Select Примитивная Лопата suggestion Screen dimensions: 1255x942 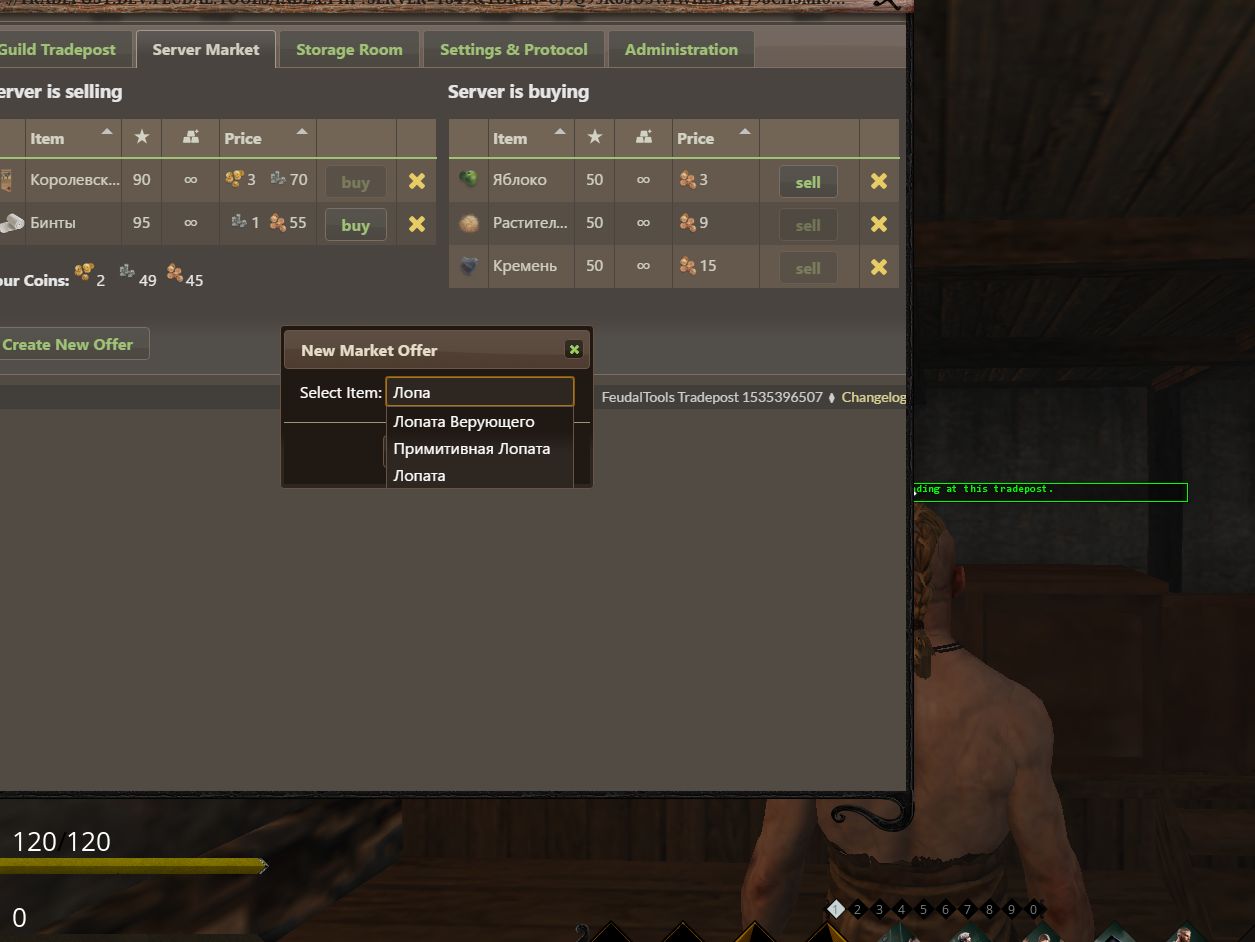pyautogui.click(x=471, y=449)
